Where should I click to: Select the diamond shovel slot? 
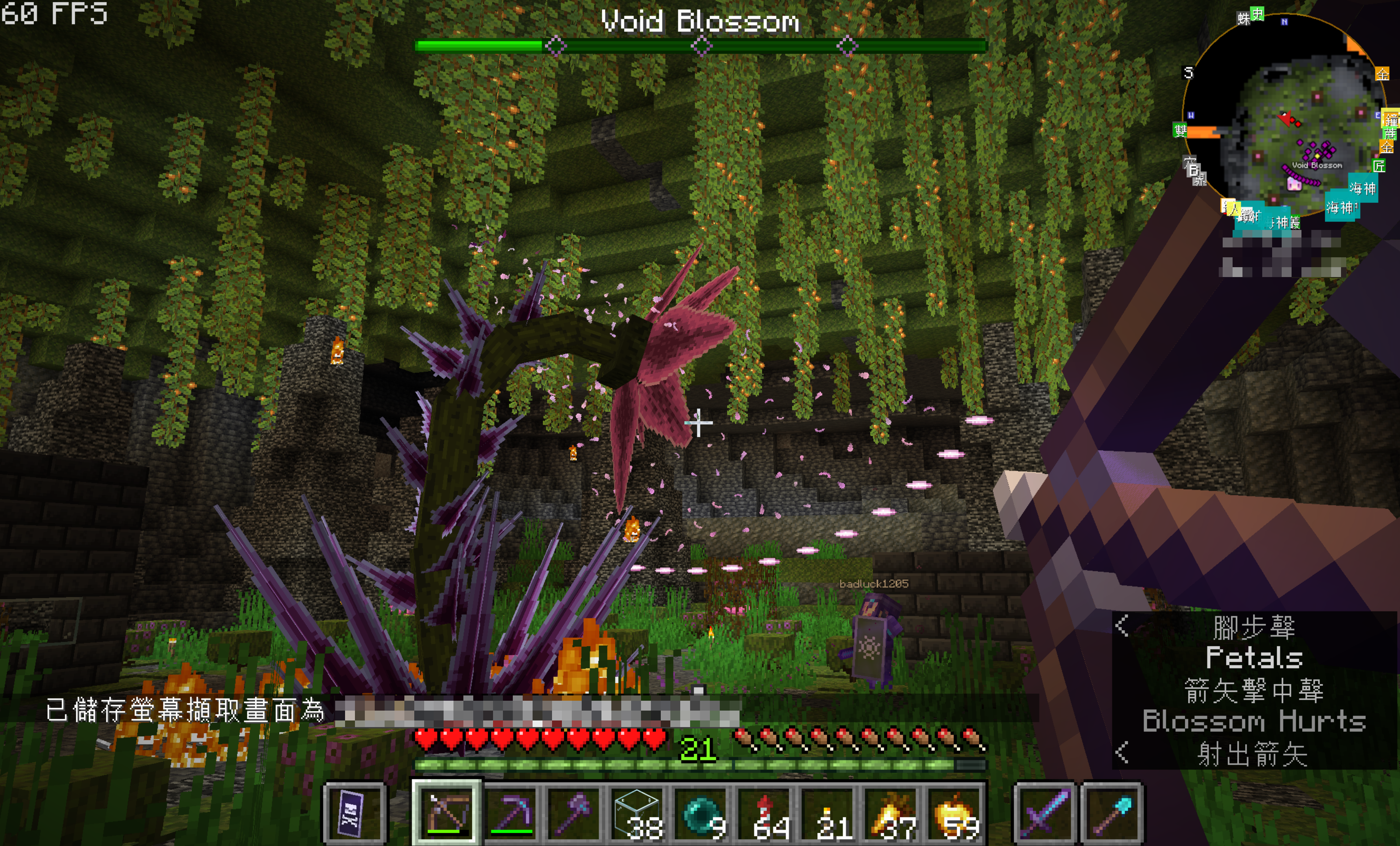tap(1111, 812)
